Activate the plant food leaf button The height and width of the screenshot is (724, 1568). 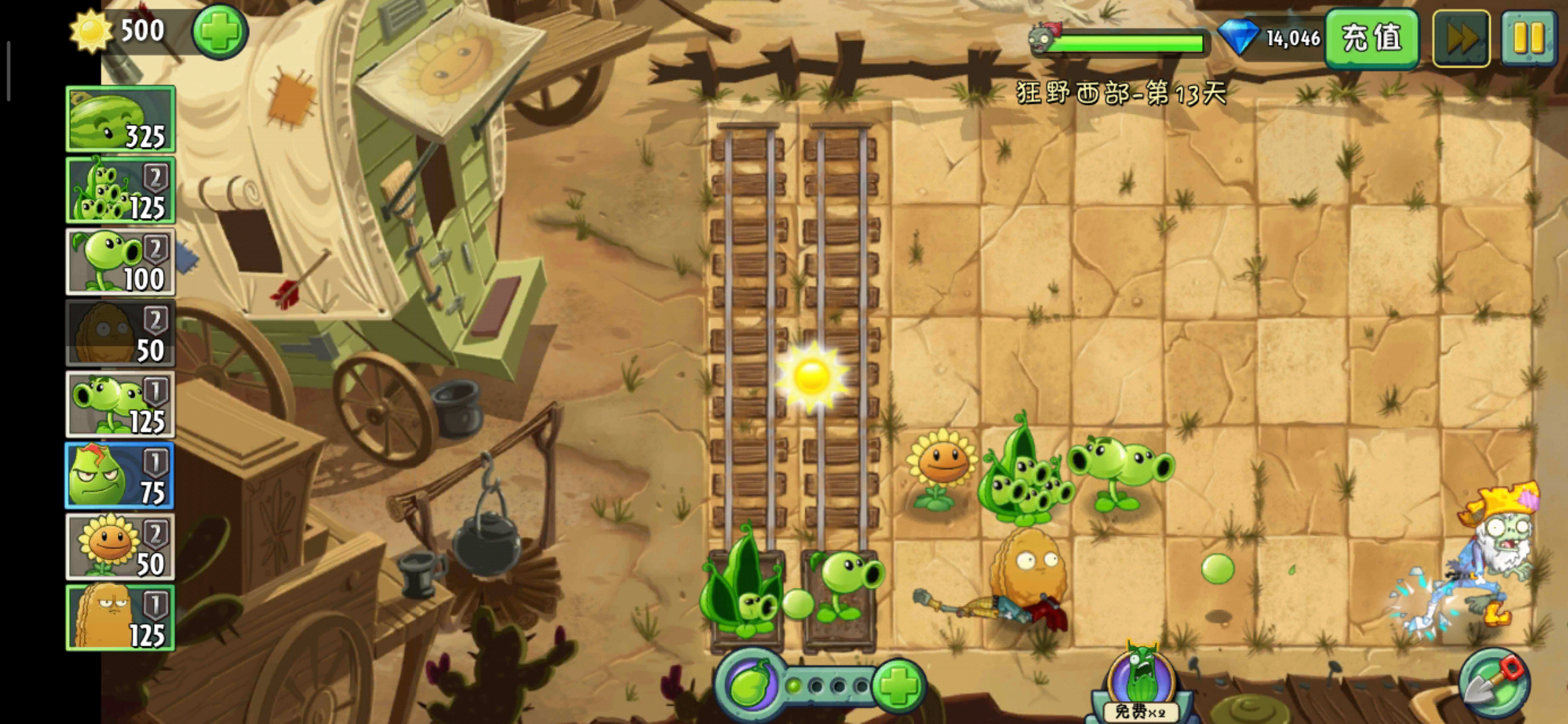[x=750, y=686]
